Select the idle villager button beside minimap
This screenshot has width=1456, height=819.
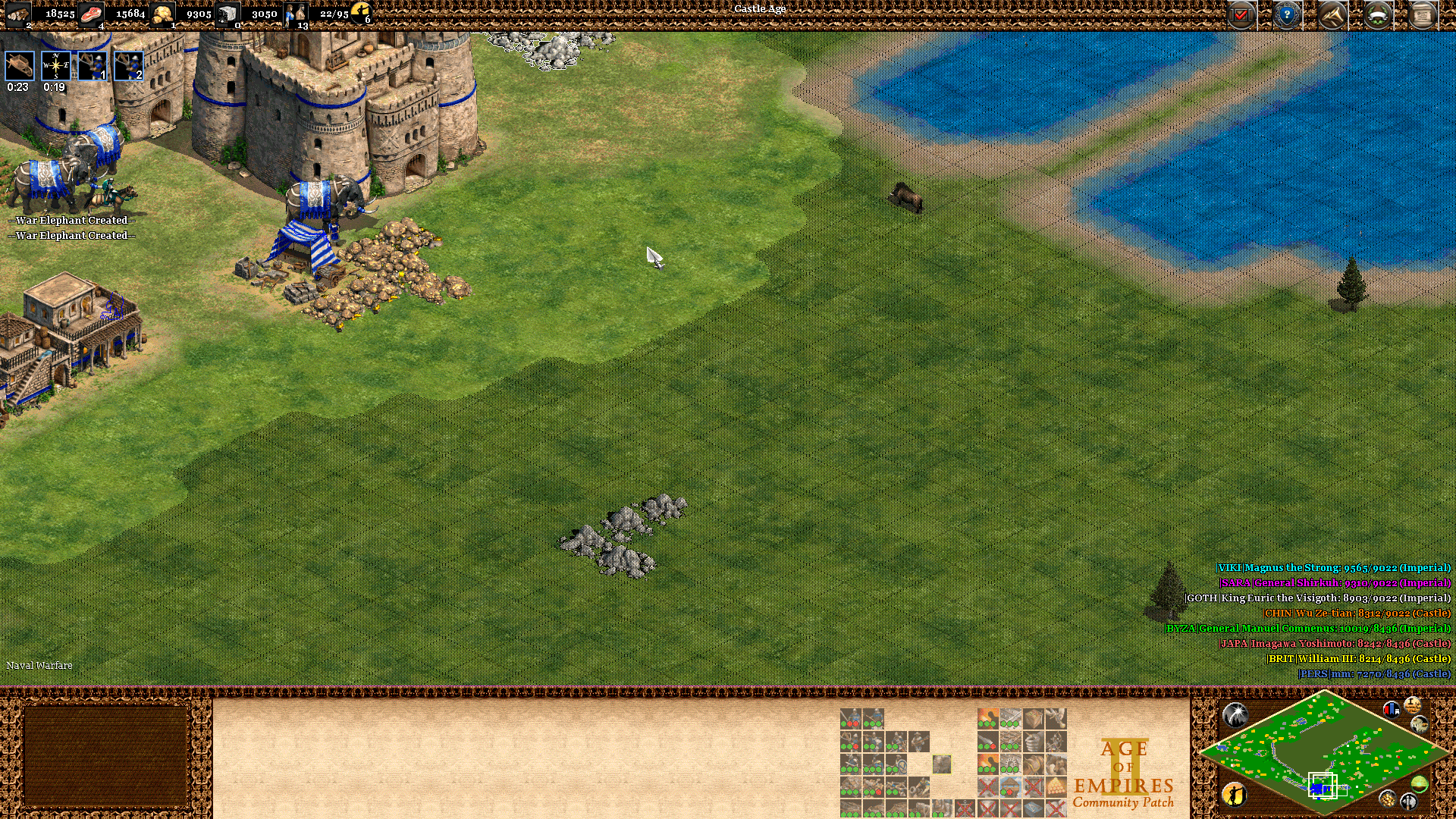[1235, 794]
